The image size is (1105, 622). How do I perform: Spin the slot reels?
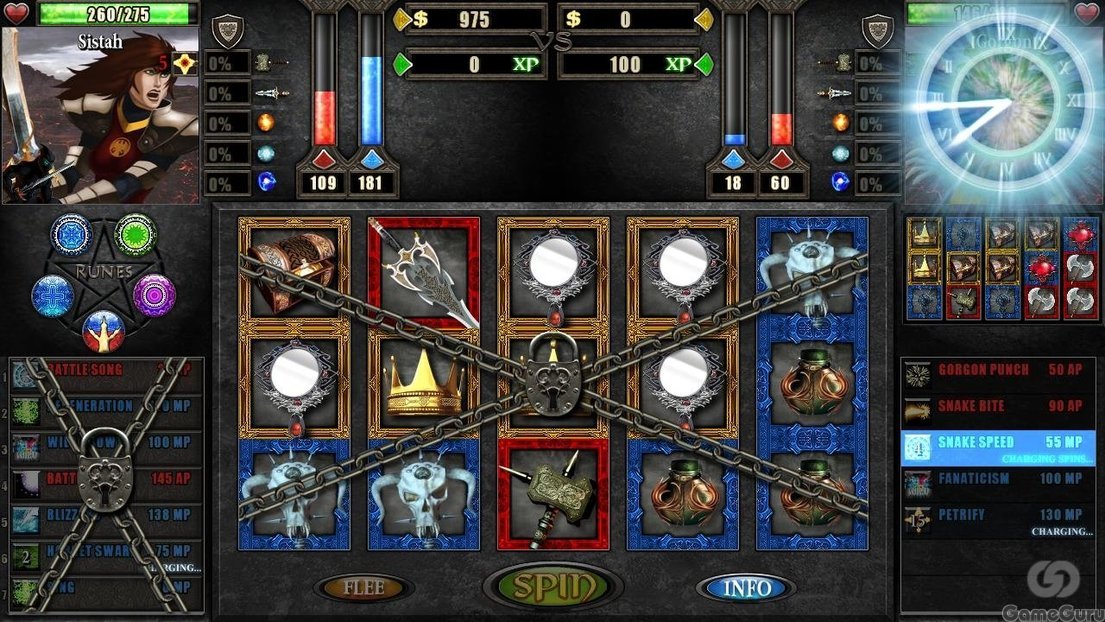click(552, 587)
